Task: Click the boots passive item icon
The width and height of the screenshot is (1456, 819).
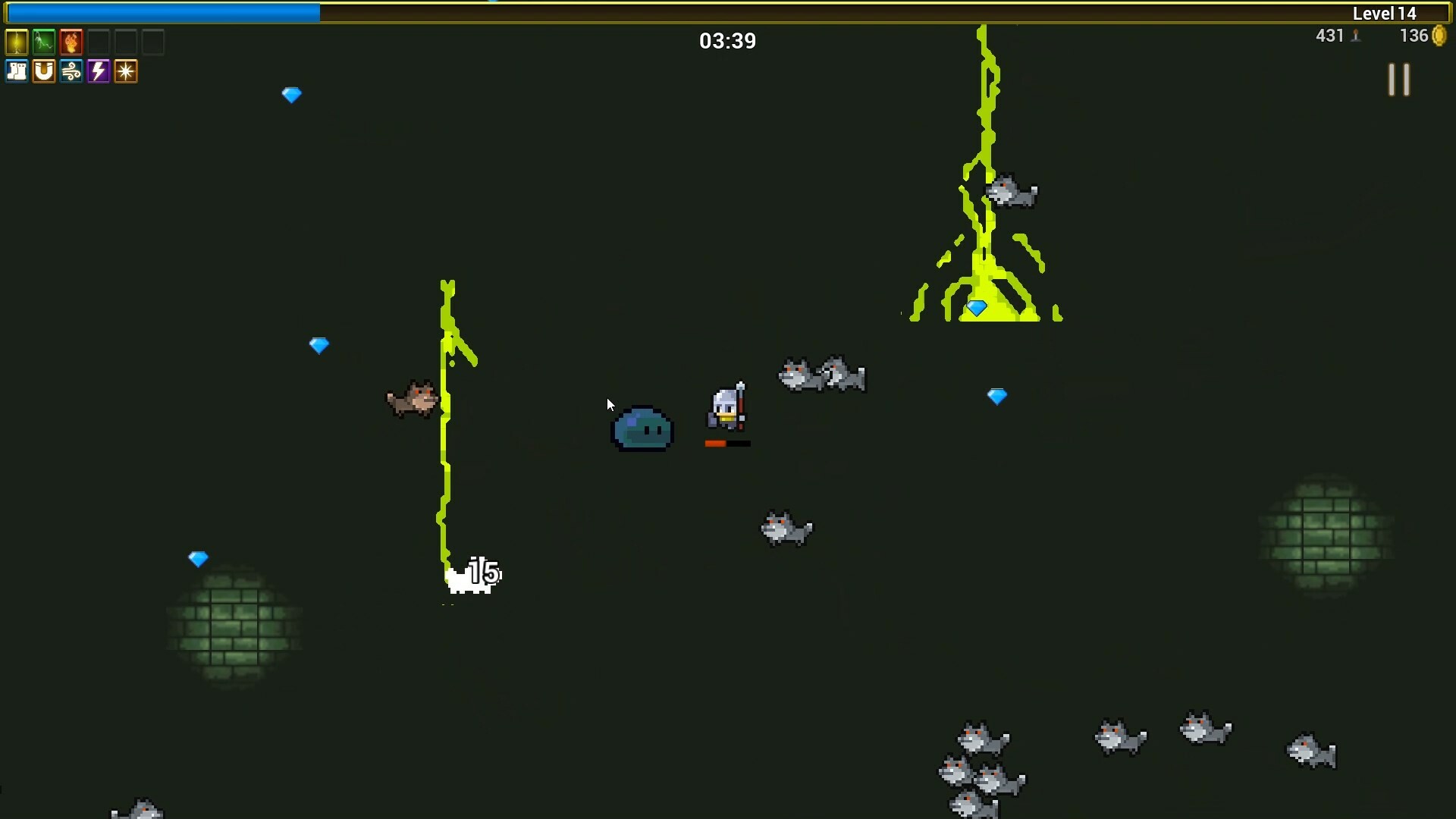Action: 16,71
